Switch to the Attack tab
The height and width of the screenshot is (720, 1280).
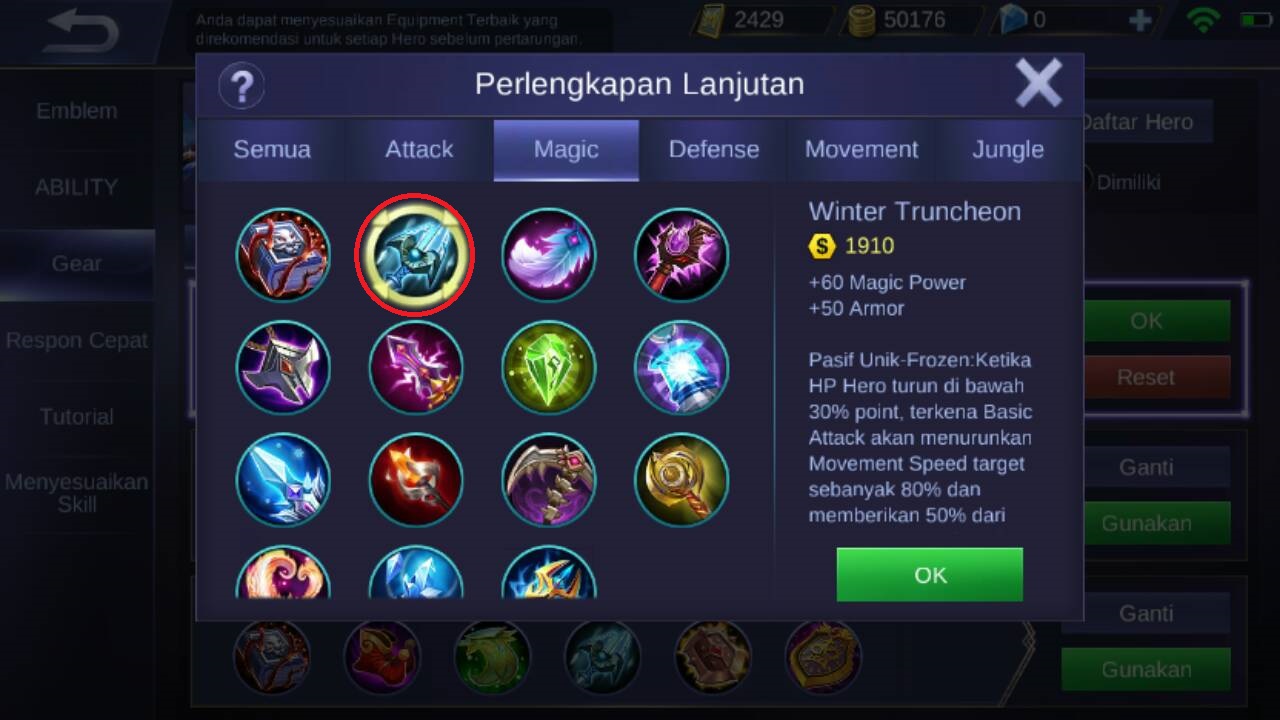click(x=419, y=150)
